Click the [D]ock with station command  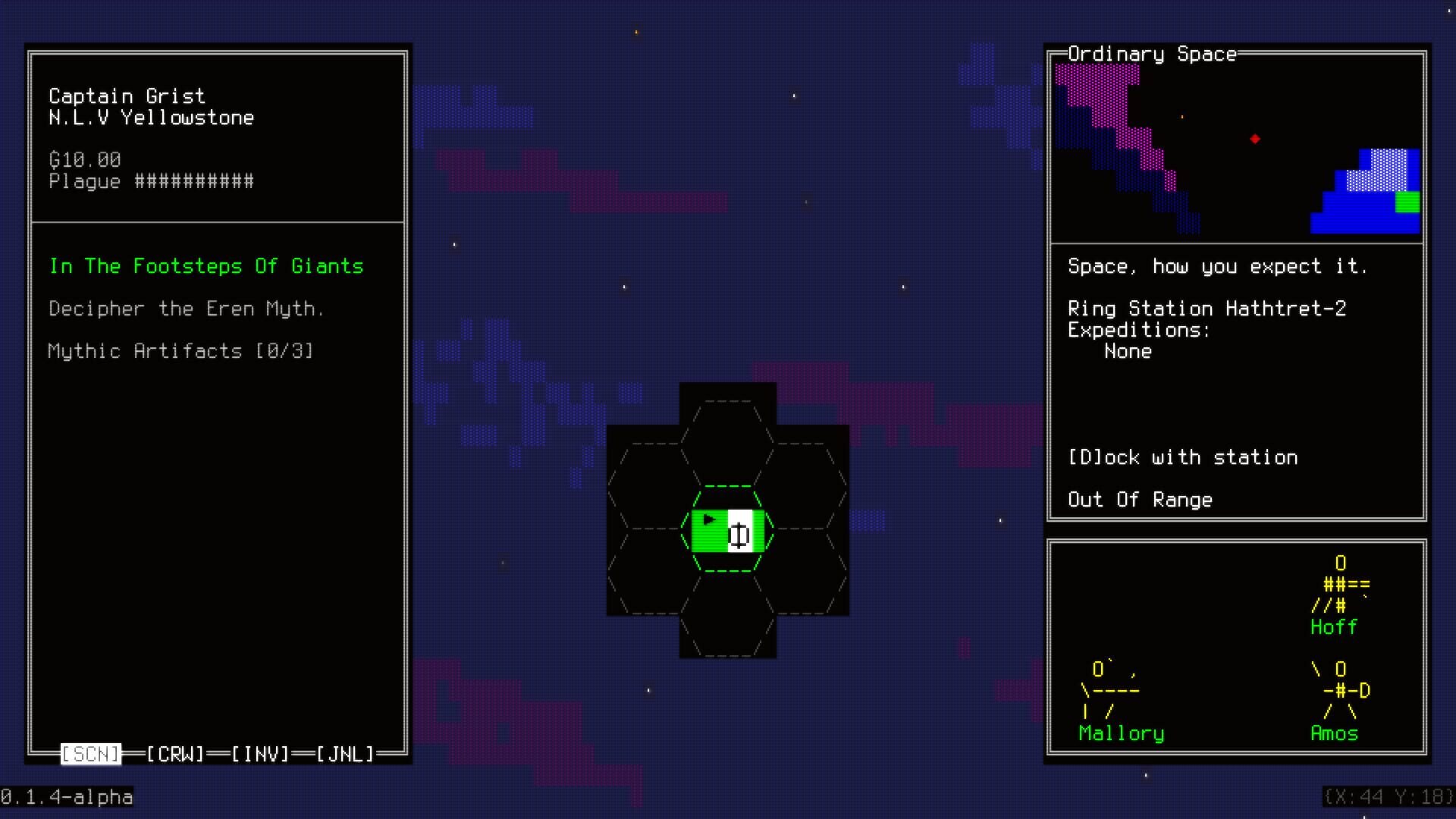pyautogui.click(x=1183, y=457)
